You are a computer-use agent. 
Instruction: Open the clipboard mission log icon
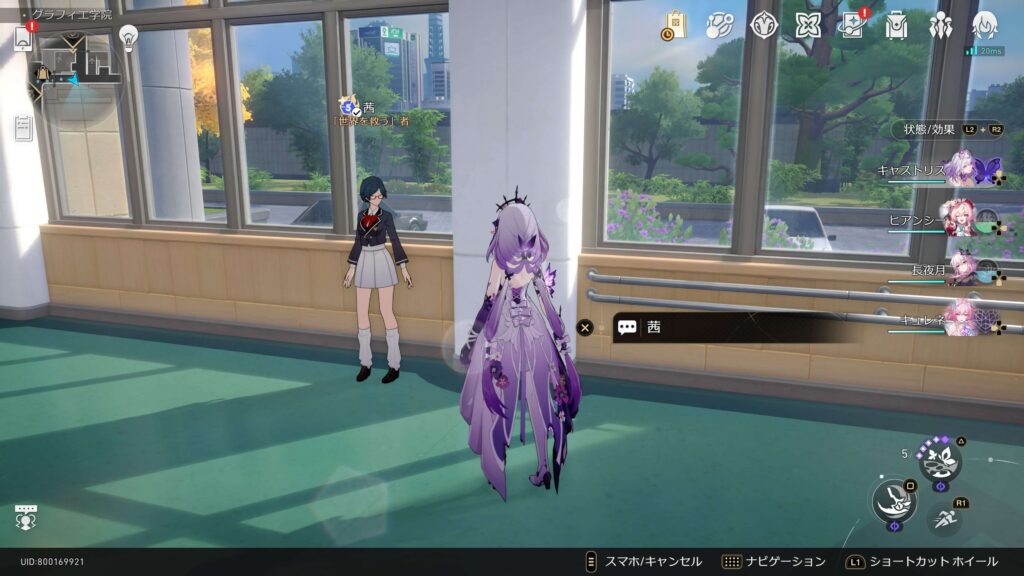pyautogui.click(x=23, y=127)
